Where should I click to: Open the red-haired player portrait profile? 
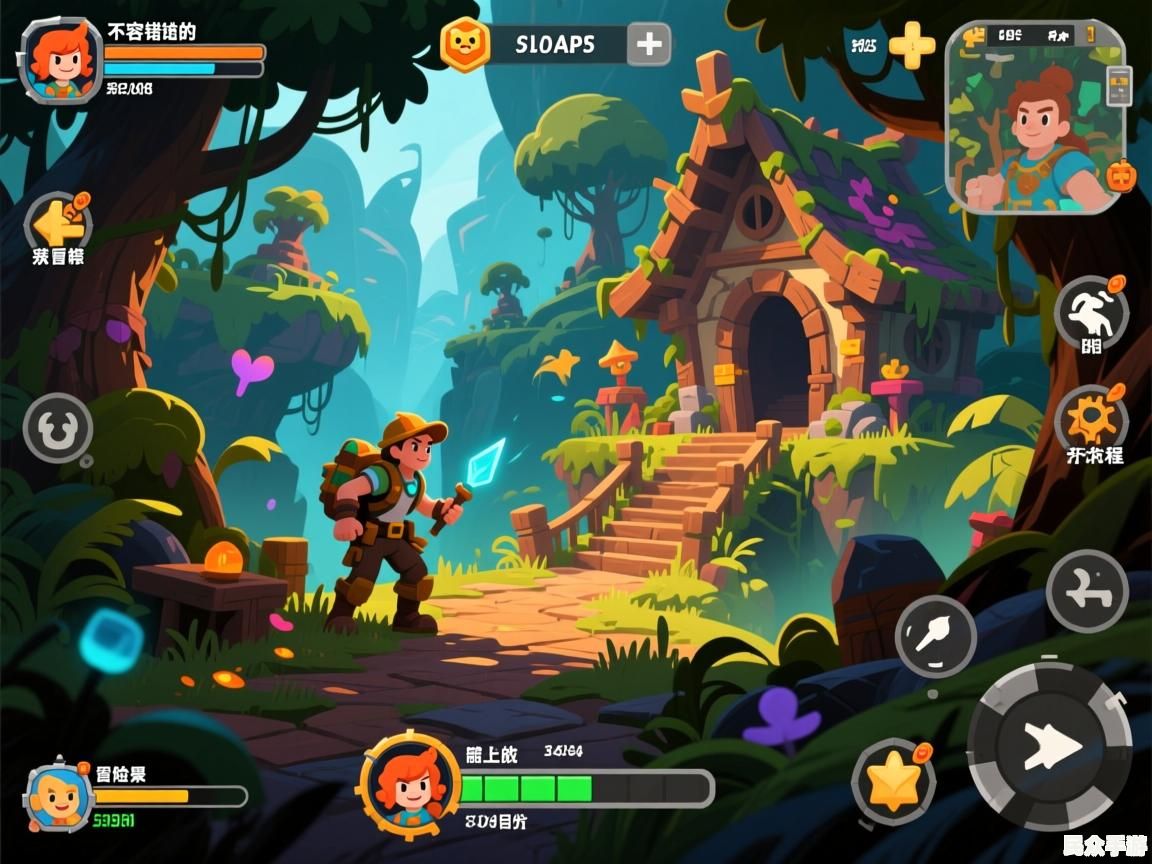coord(60,61)
